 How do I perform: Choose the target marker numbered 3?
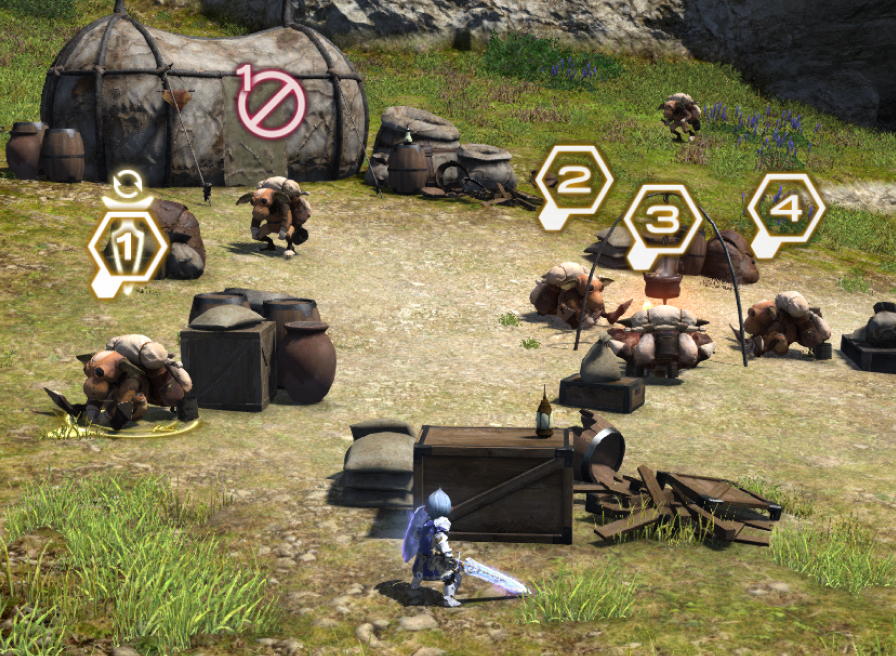(x=662, y=220)
